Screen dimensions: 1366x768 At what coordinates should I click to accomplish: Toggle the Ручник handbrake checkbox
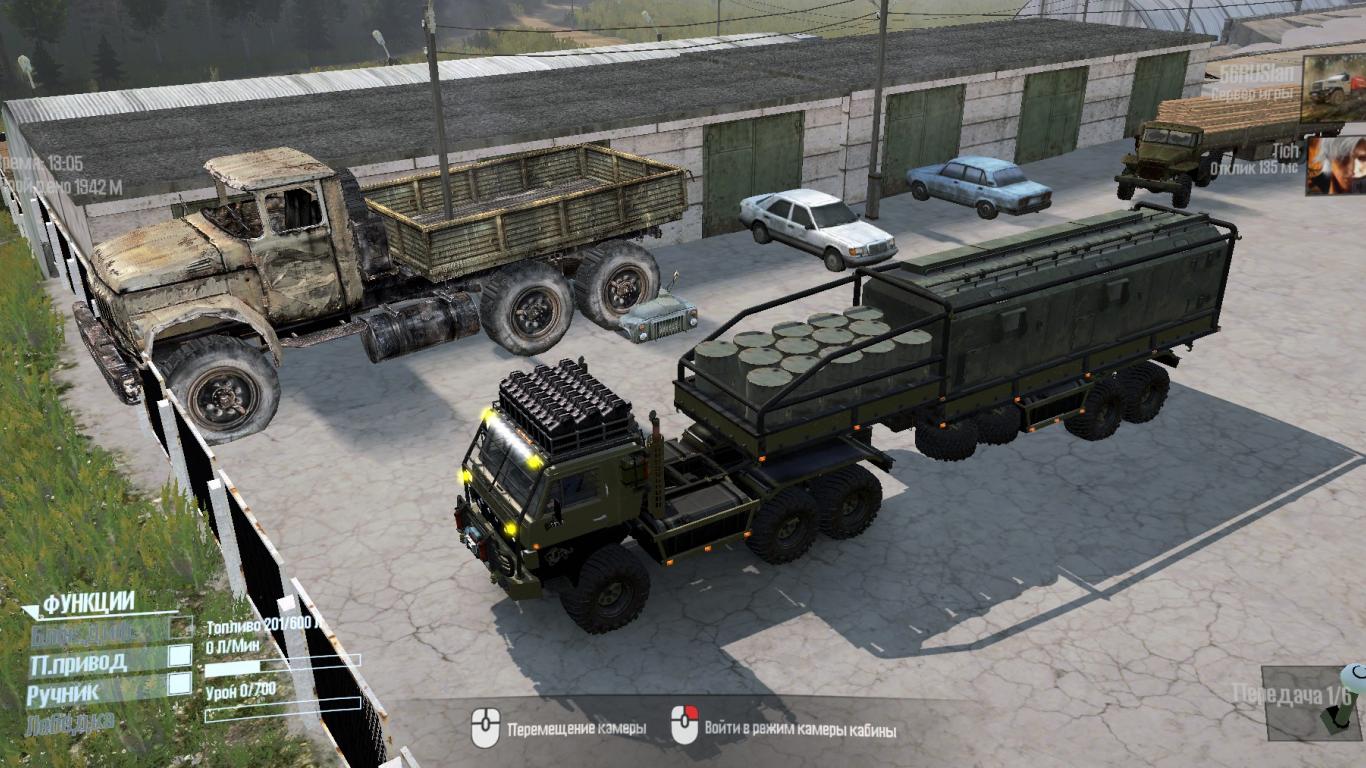[x=180, y=684]
